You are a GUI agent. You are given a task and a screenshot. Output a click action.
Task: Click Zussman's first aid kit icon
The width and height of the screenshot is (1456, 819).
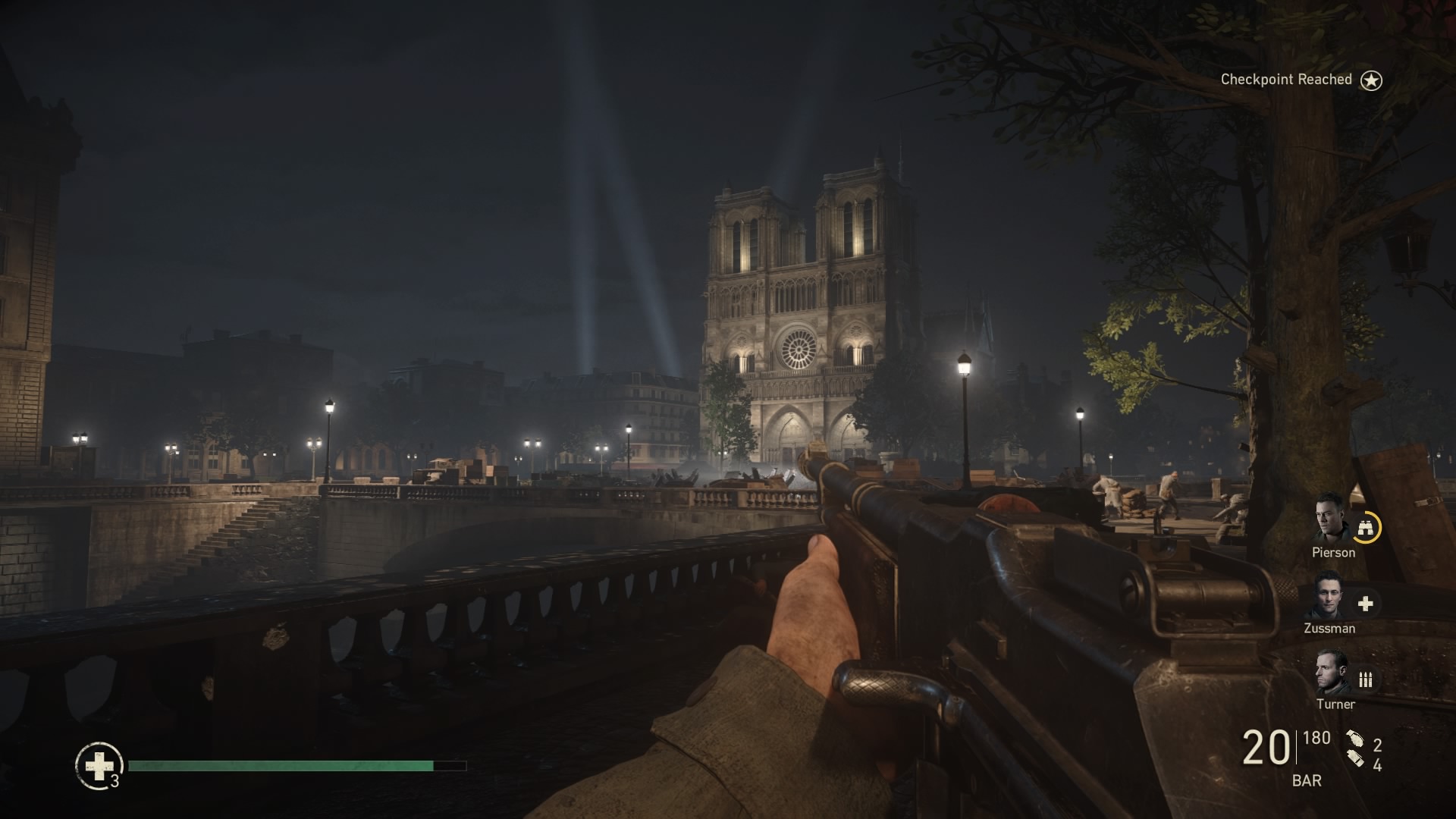coord(1365,605)
